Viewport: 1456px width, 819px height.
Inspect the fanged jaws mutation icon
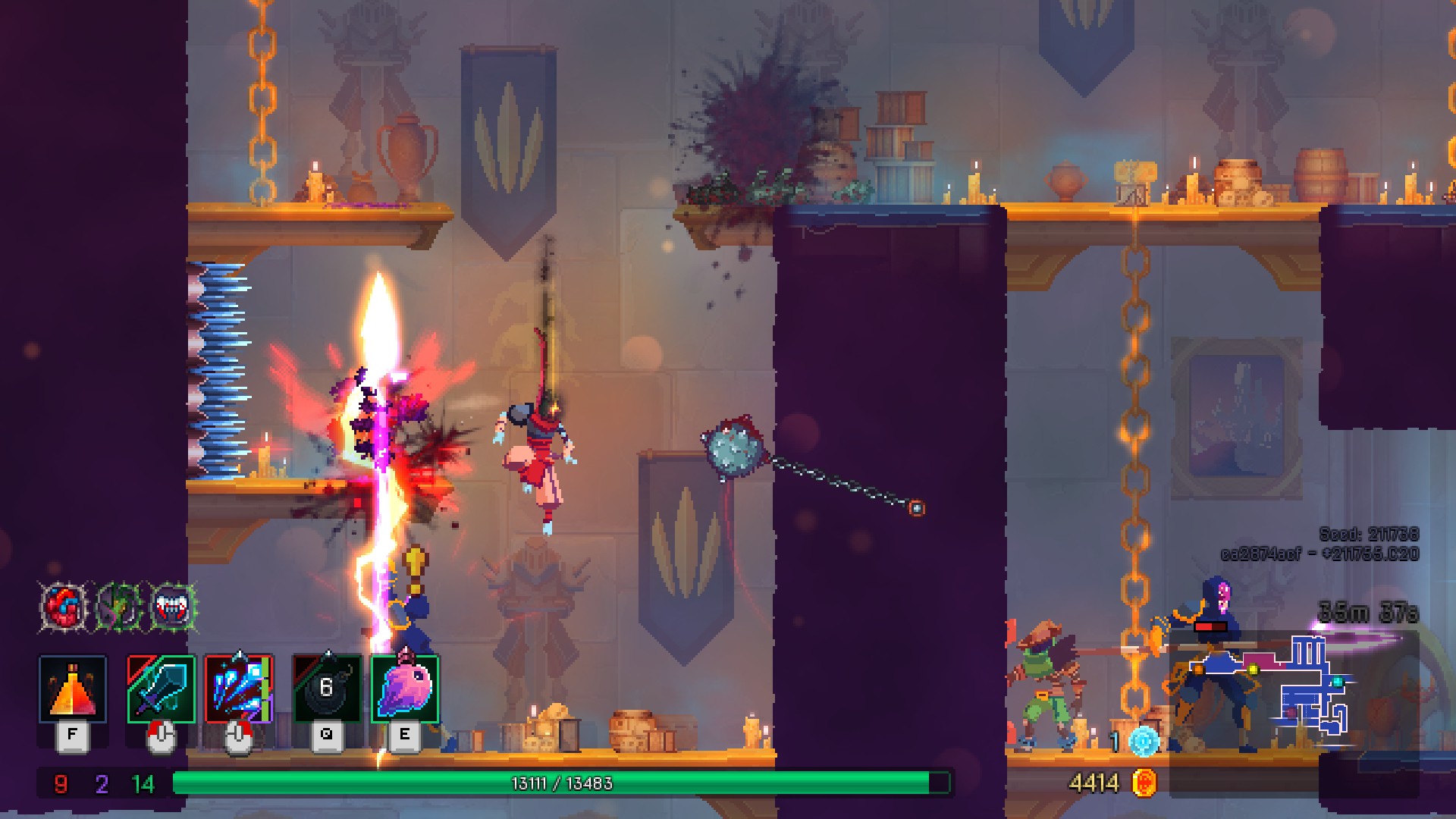pyautogui.click(x=173, y=607)
